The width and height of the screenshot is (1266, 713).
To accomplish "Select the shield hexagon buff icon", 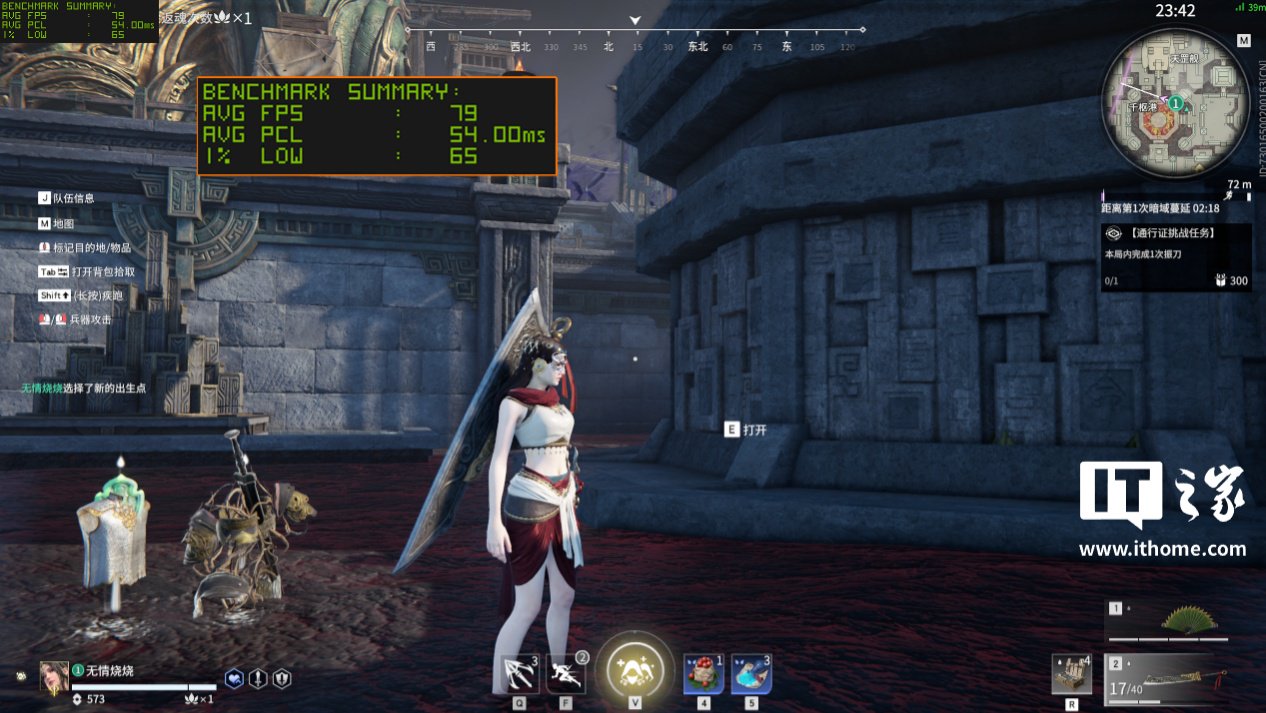I will click(x=282, y=678).
